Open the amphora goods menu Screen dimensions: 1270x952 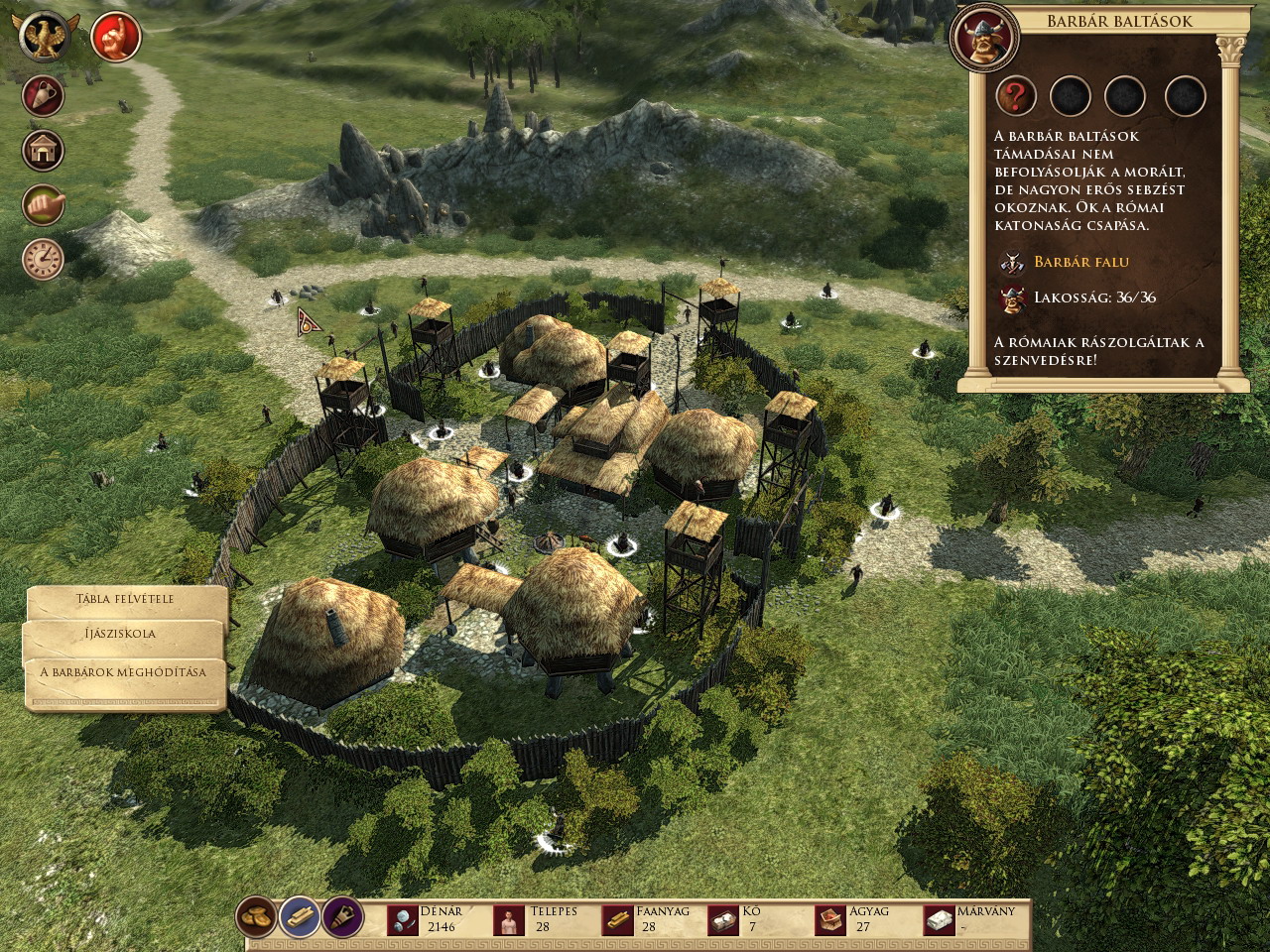(x=44, y=97)
